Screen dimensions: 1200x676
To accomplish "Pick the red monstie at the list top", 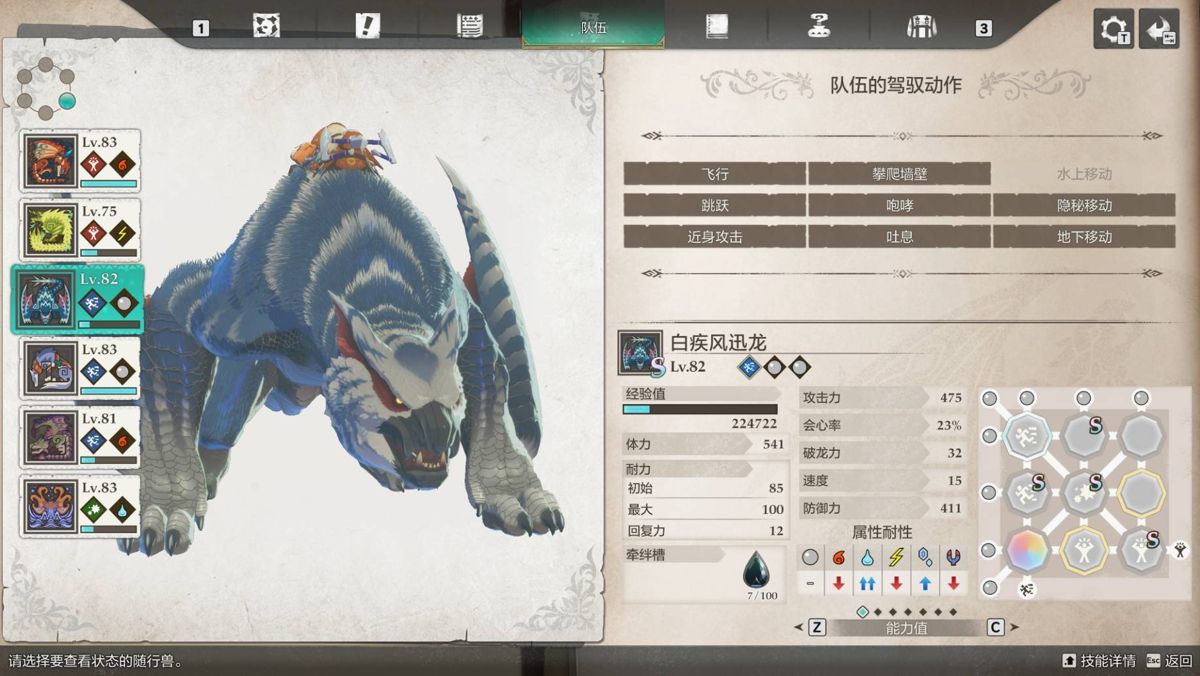I will point(81,161).
